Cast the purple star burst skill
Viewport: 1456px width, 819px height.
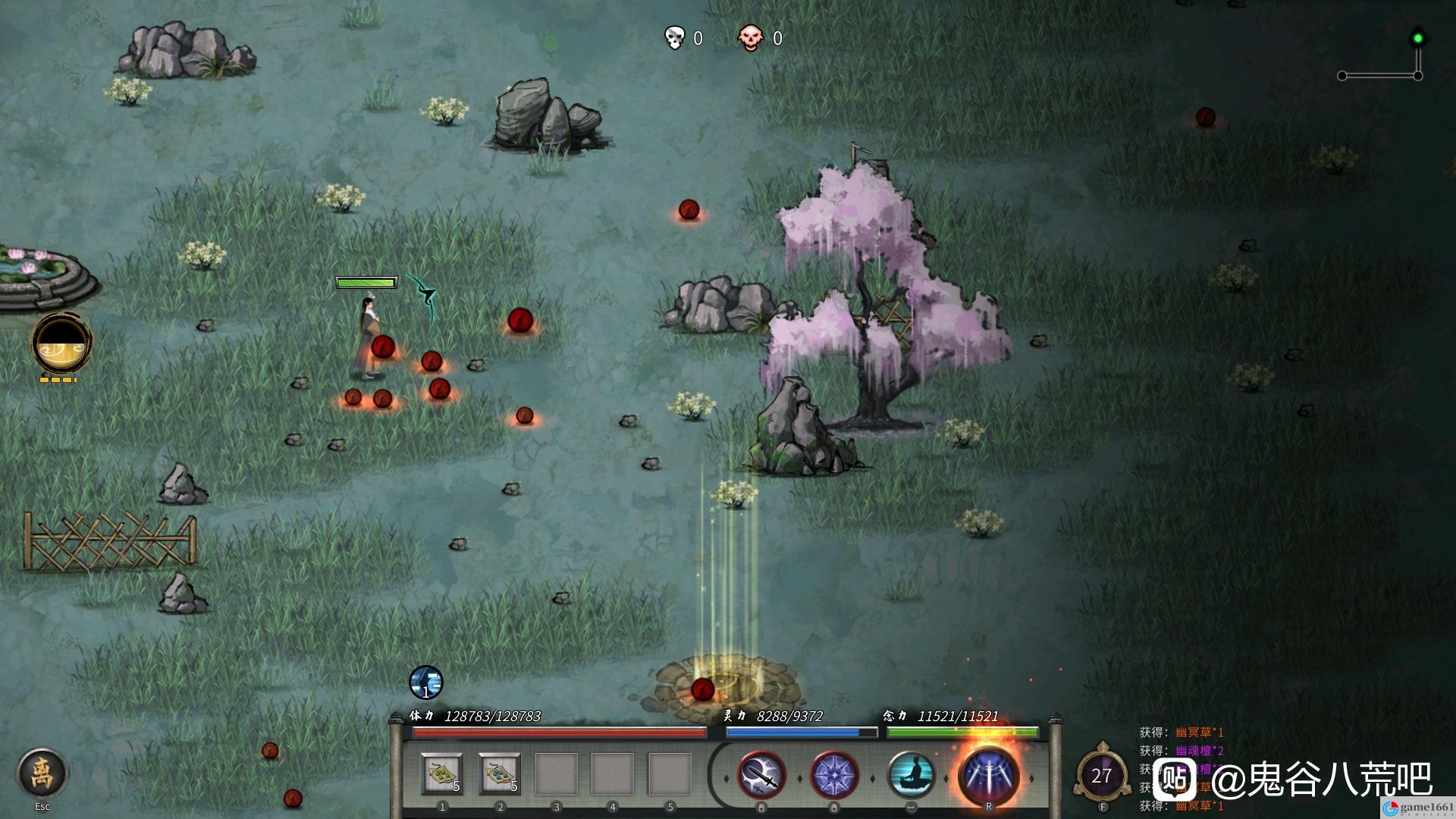tap(834, 775)
